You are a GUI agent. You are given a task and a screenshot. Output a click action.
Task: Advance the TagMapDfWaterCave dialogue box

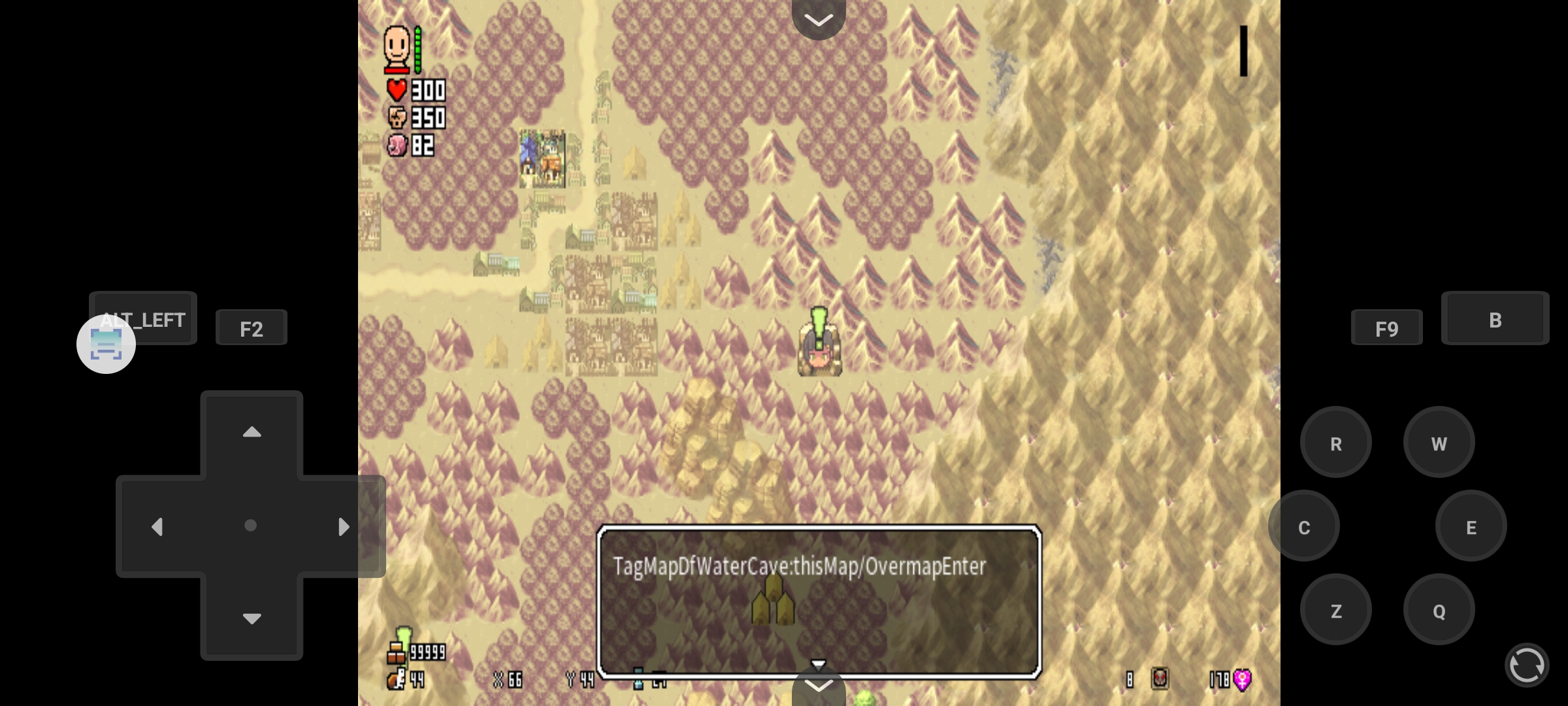click(819, 601)
